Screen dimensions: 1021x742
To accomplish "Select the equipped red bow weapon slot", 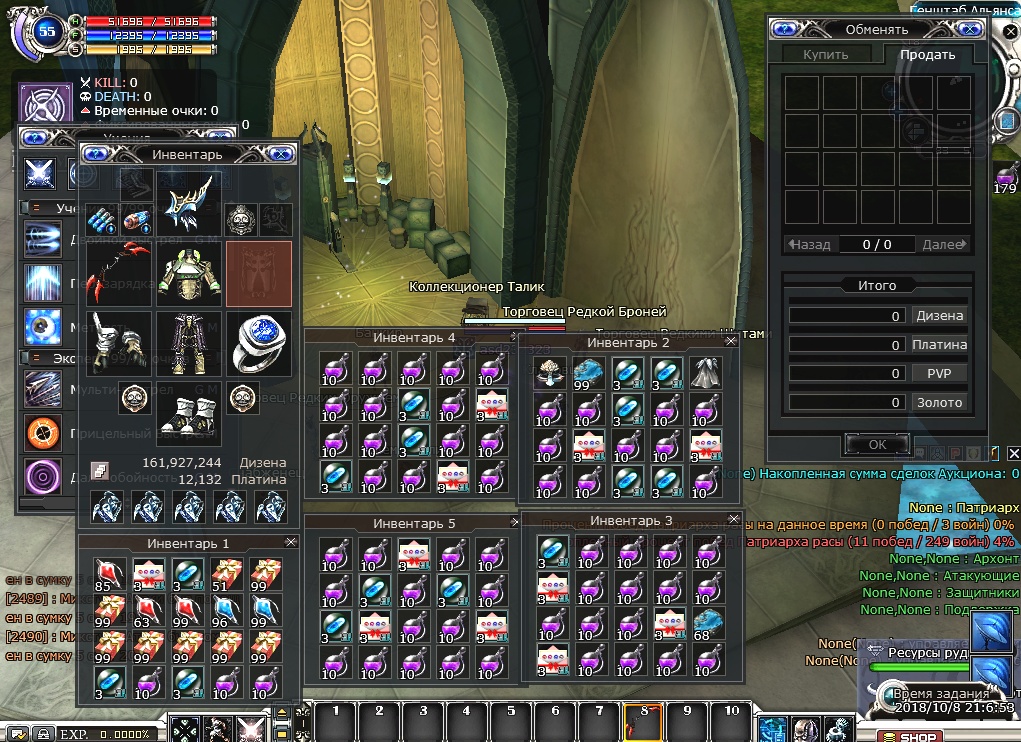I will point(118,273).
